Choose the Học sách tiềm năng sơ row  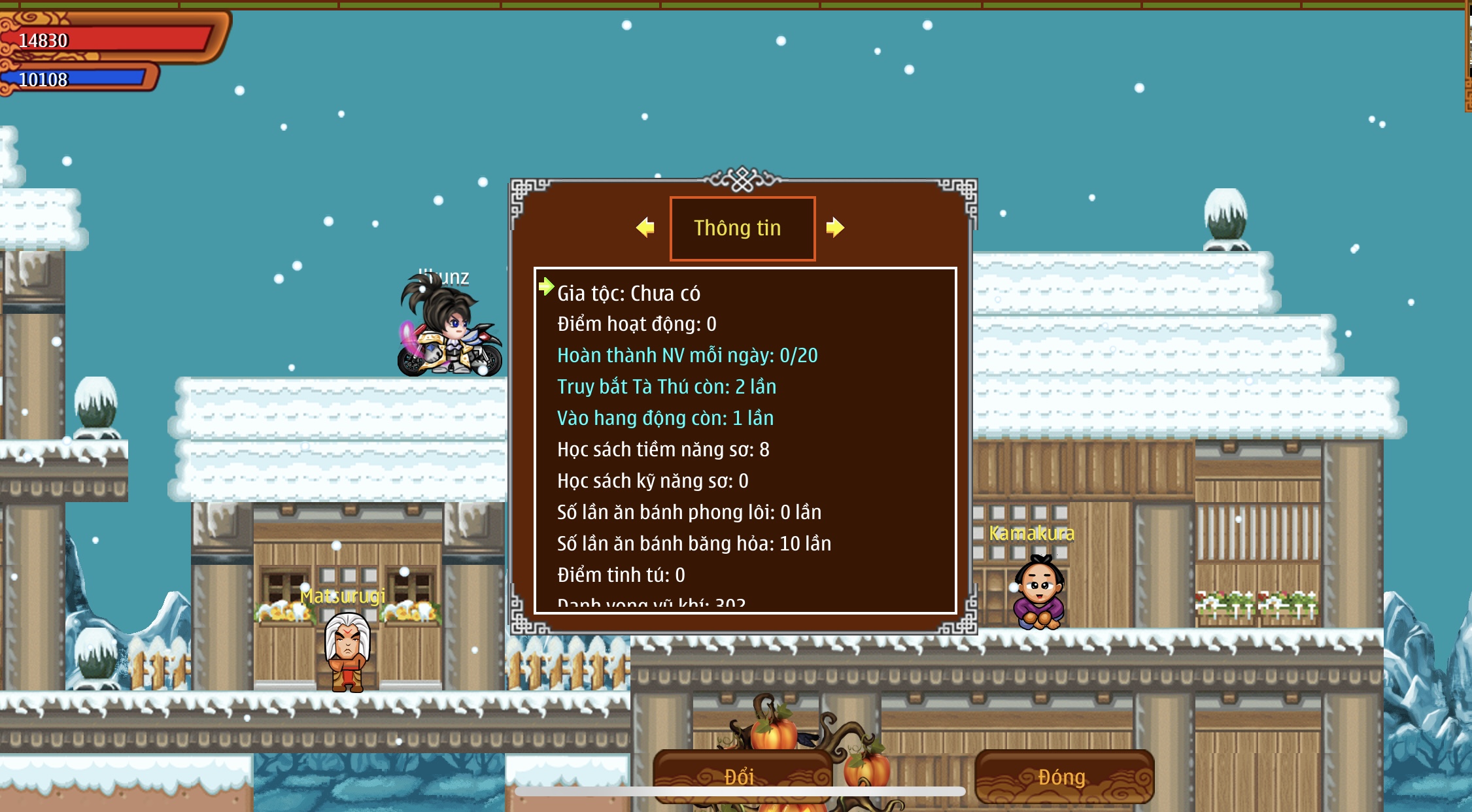tap(662, 450)
